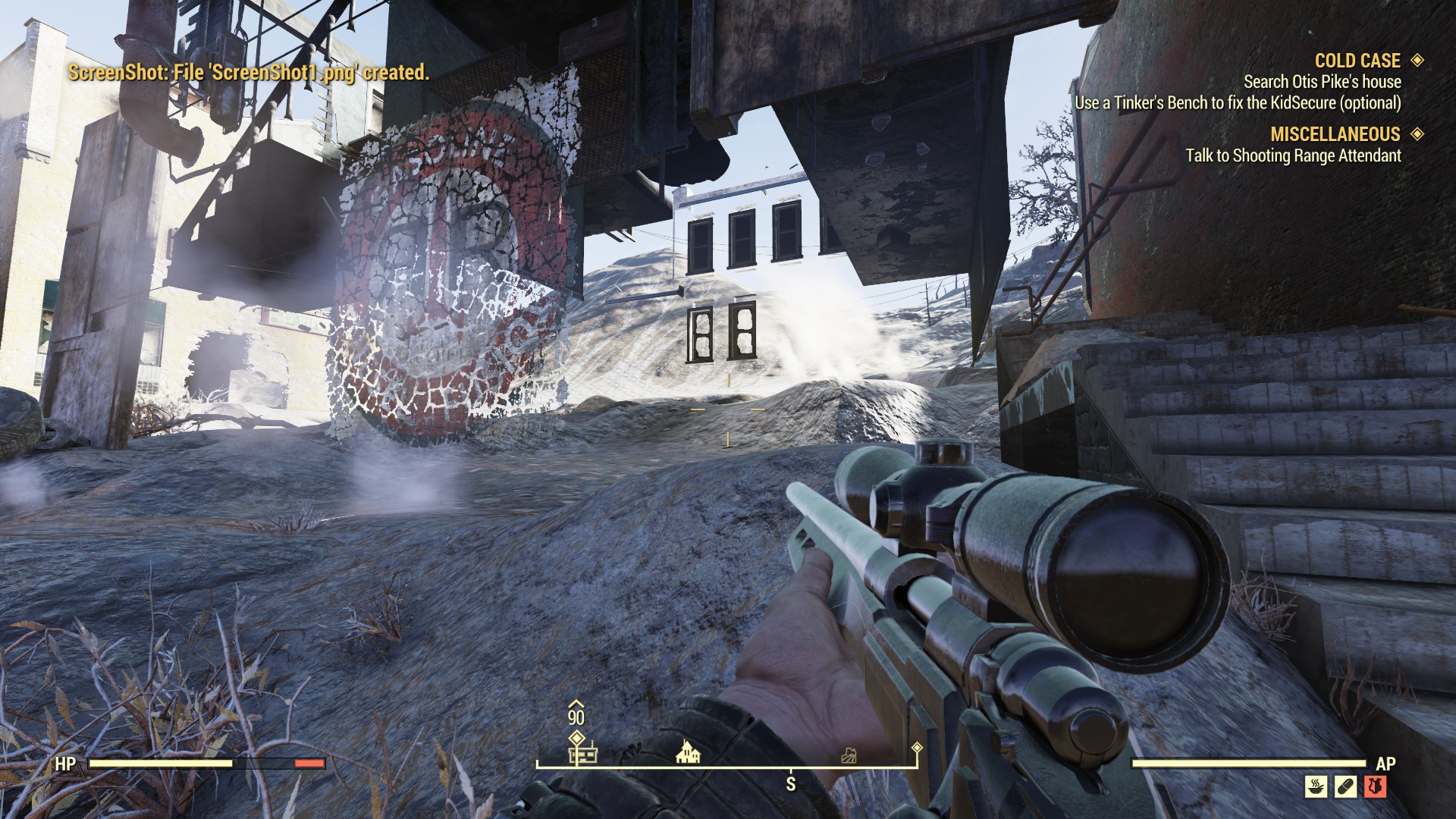Click the red broken armor status icon
1456x819 pixels.
tap(1376, 786)
